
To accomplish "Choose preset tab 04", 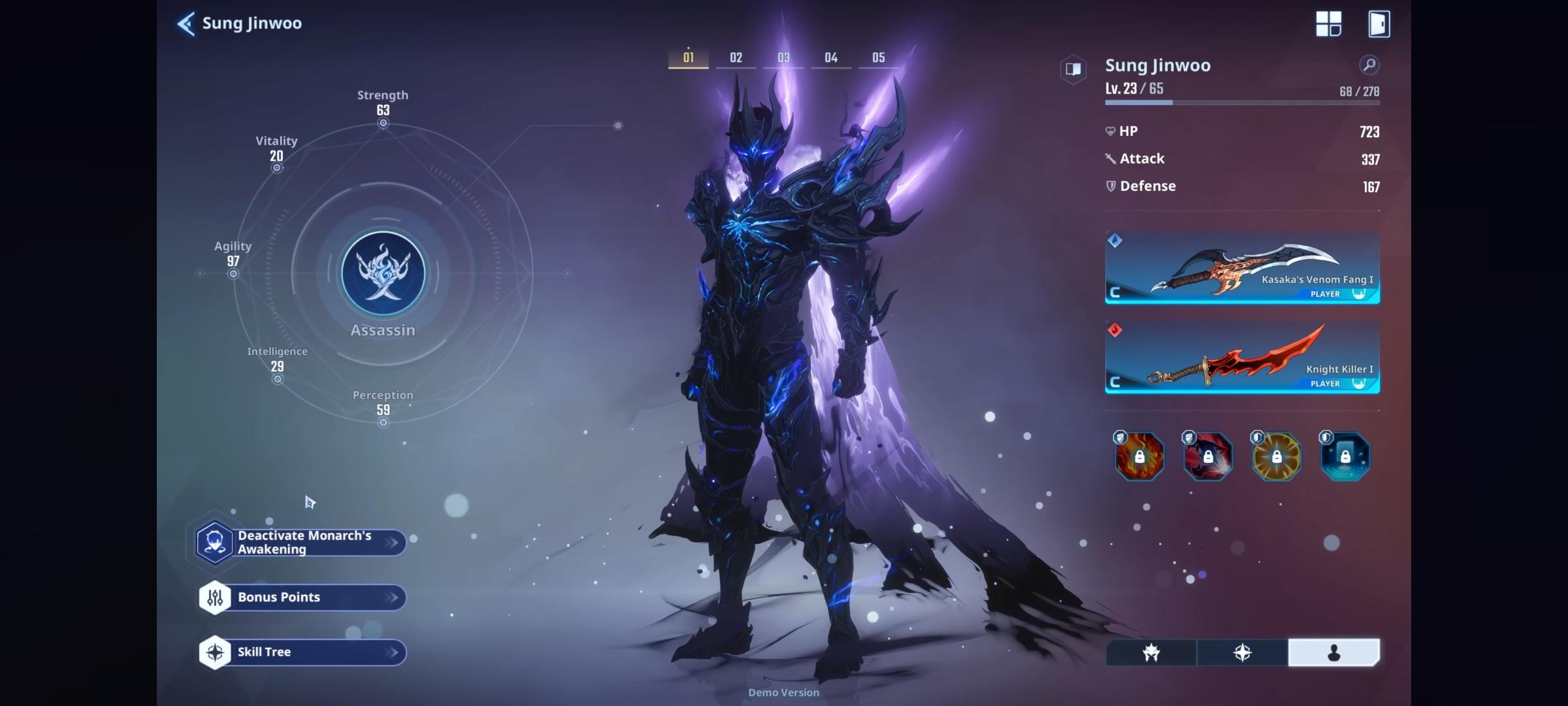I will click(x=831, y=58).
